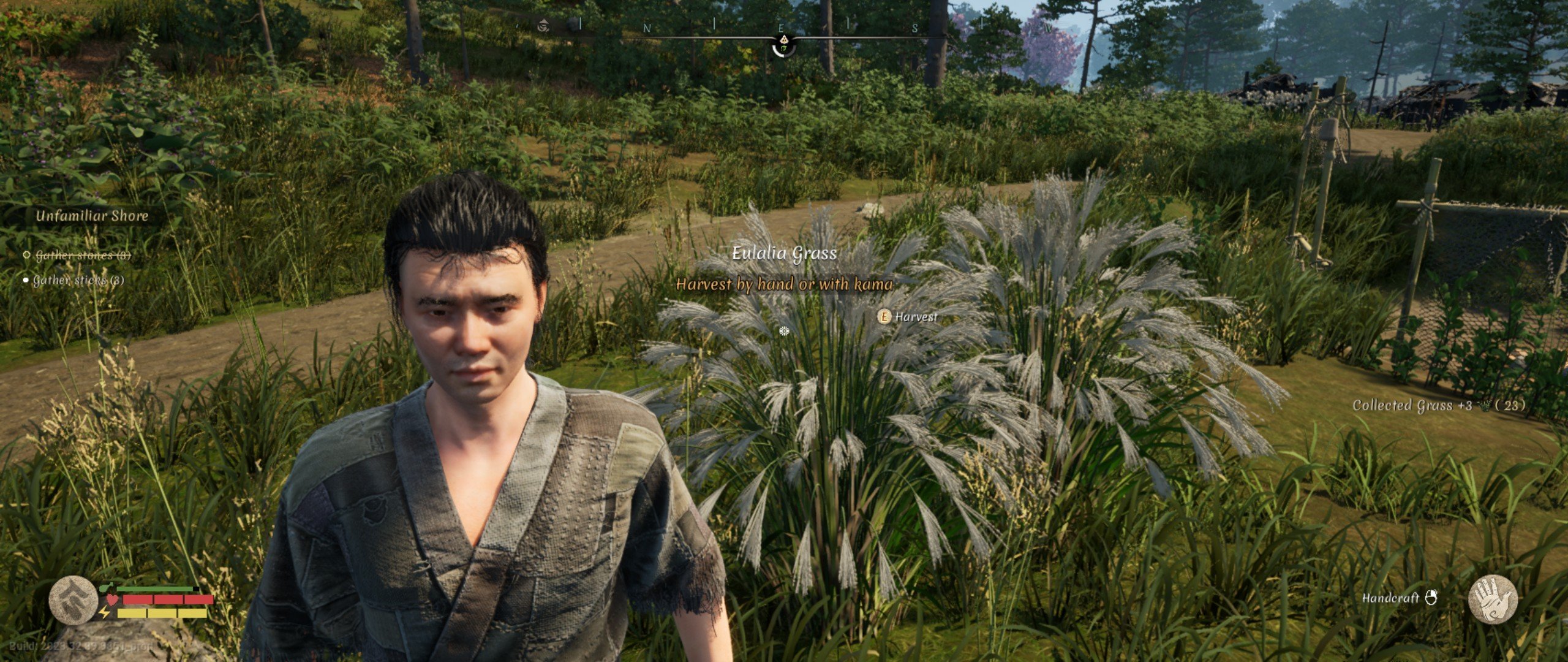
Task: Click the round emblem beside the health bar
Action: coord(73,599)
